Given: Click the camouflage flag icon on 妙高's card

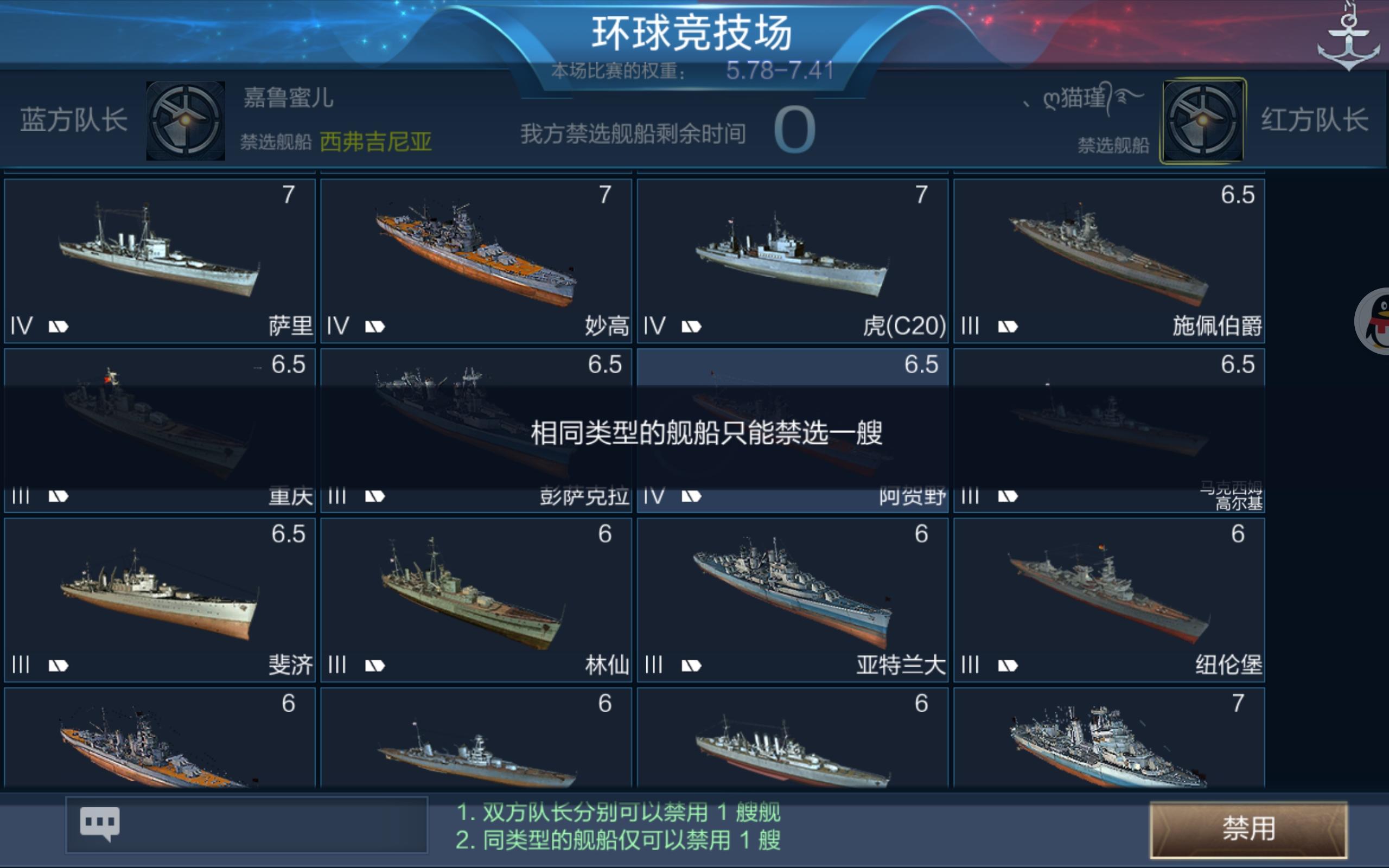Looking at the screenshot, I should 374,326.
